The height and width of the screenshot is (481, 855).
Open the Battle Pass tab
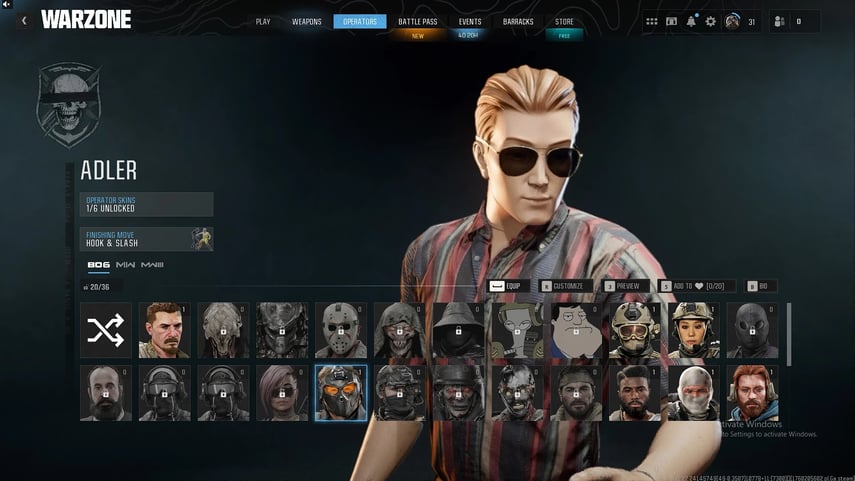[417, 21]
